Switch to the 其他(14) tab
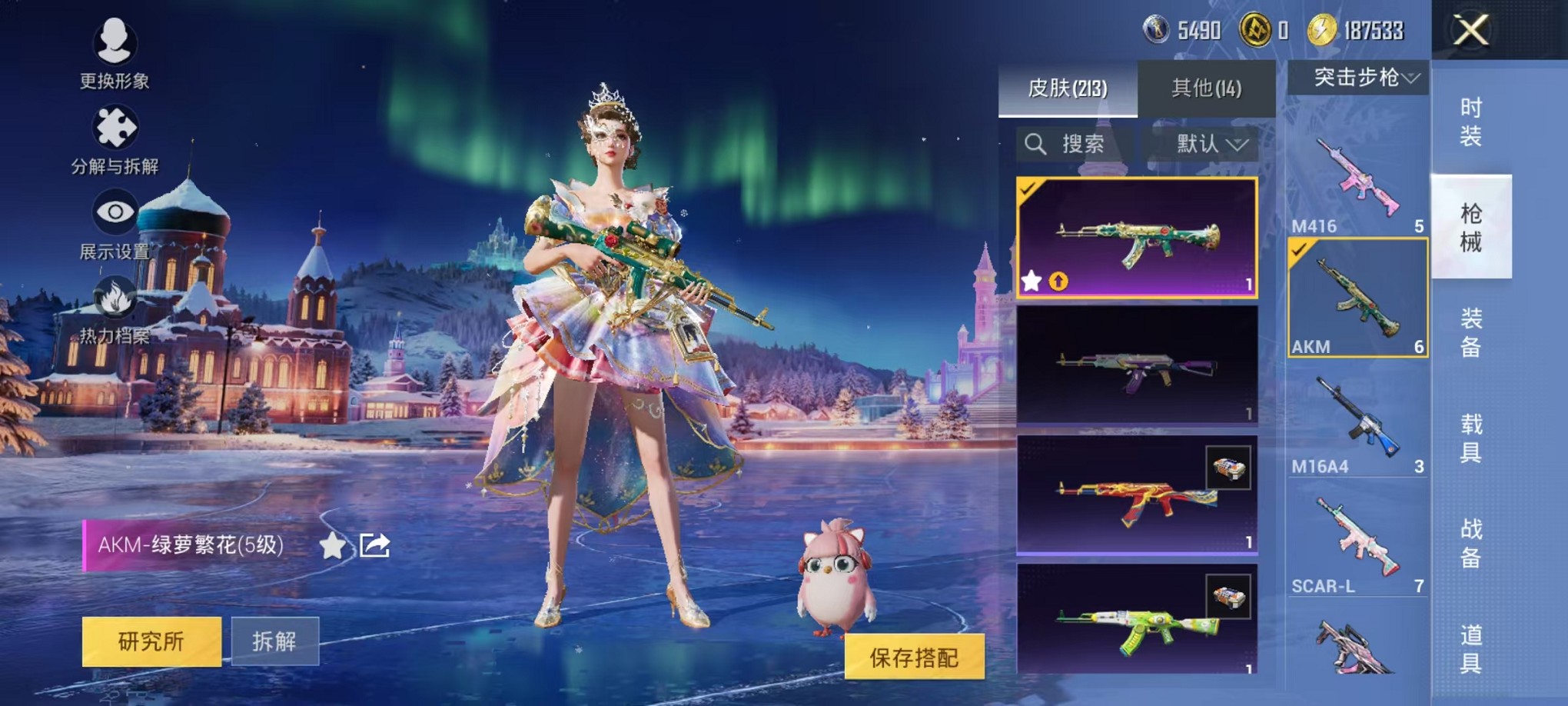The width and height of the screenshot is (1568, 706). pyautogui.click(x=1206, y=88)
